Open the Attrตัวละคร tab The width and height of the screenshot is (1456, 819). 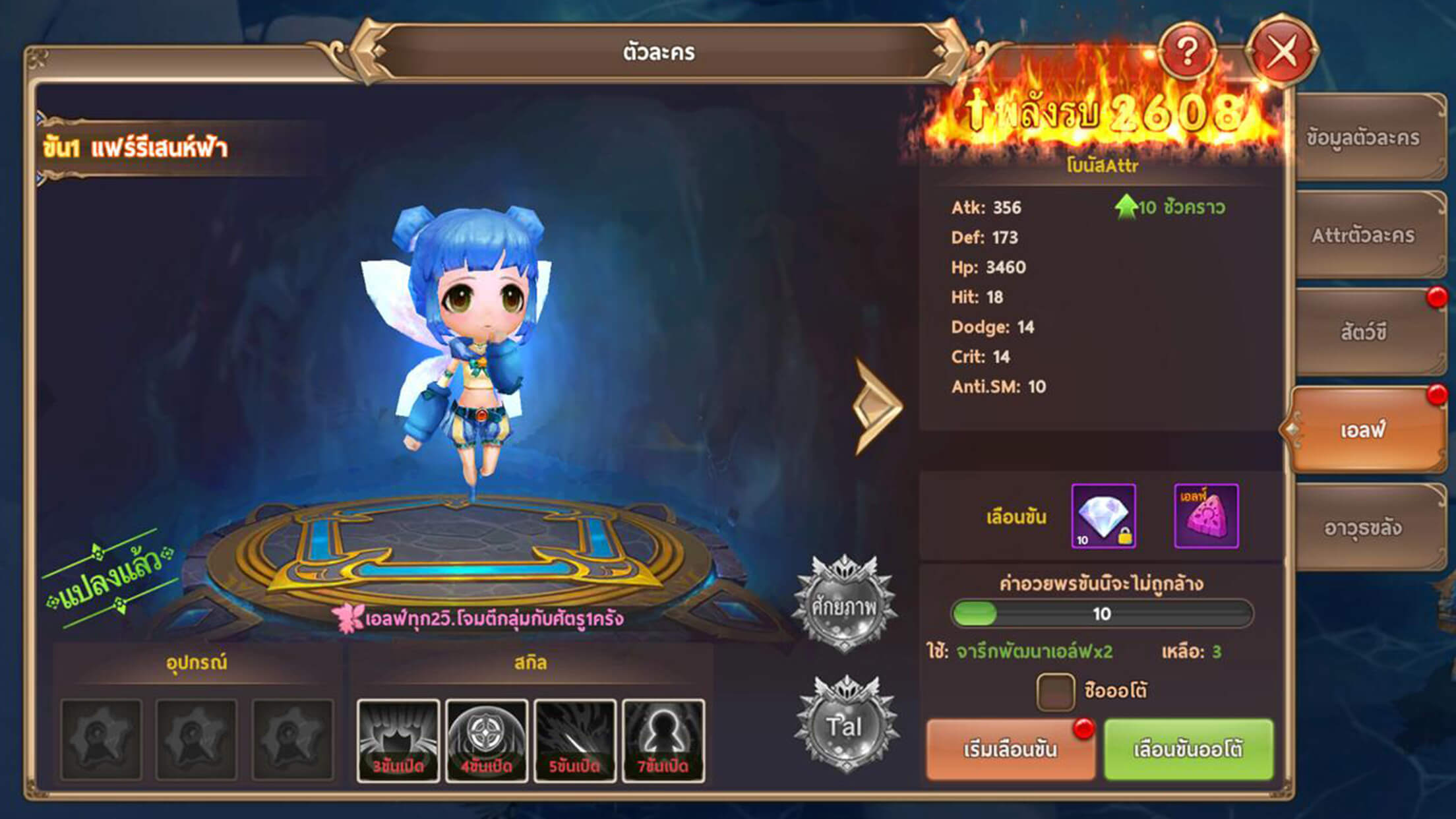tap(1363, 235)
